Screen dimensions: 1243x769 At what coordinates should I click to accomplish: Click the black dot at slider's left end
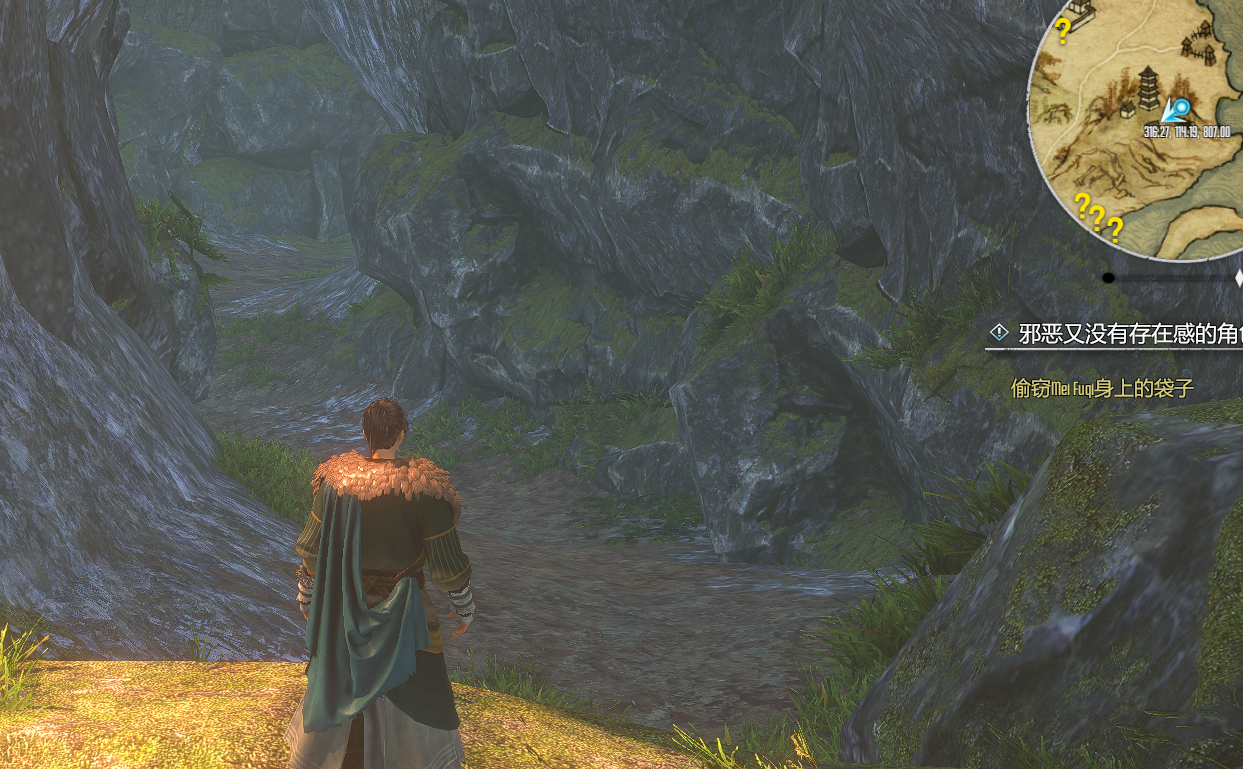coord(1108,277)
